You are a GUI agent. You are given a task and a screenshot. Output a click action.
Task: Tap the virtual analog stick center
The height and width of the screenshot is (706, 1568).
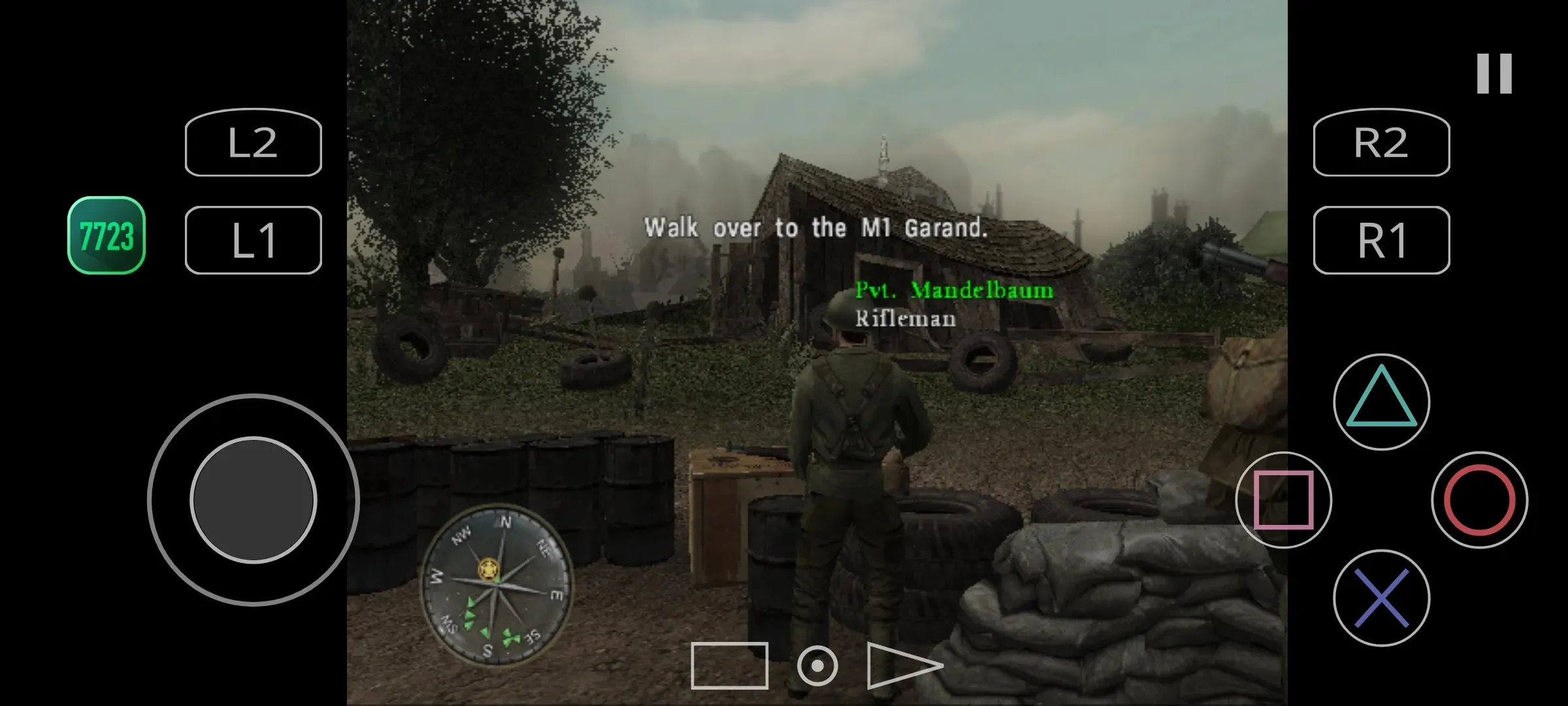[x=253, y=500]
